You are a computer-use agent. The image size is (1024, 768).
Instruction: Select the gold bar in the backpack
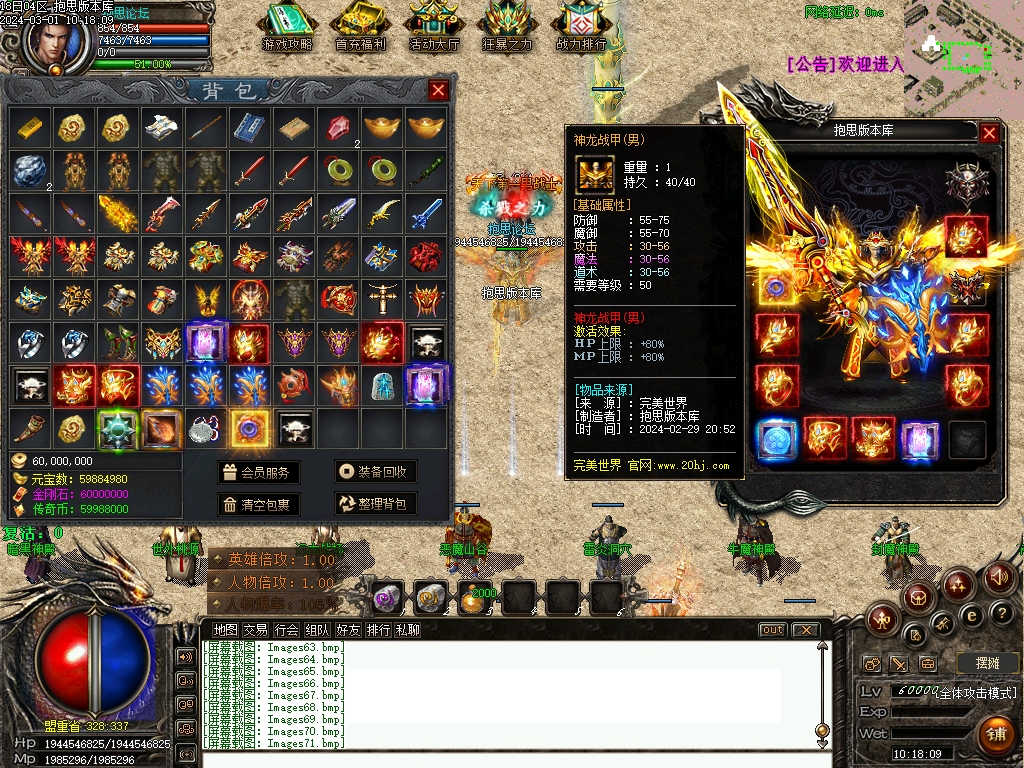pyautogui.click(x=30, y=128)
